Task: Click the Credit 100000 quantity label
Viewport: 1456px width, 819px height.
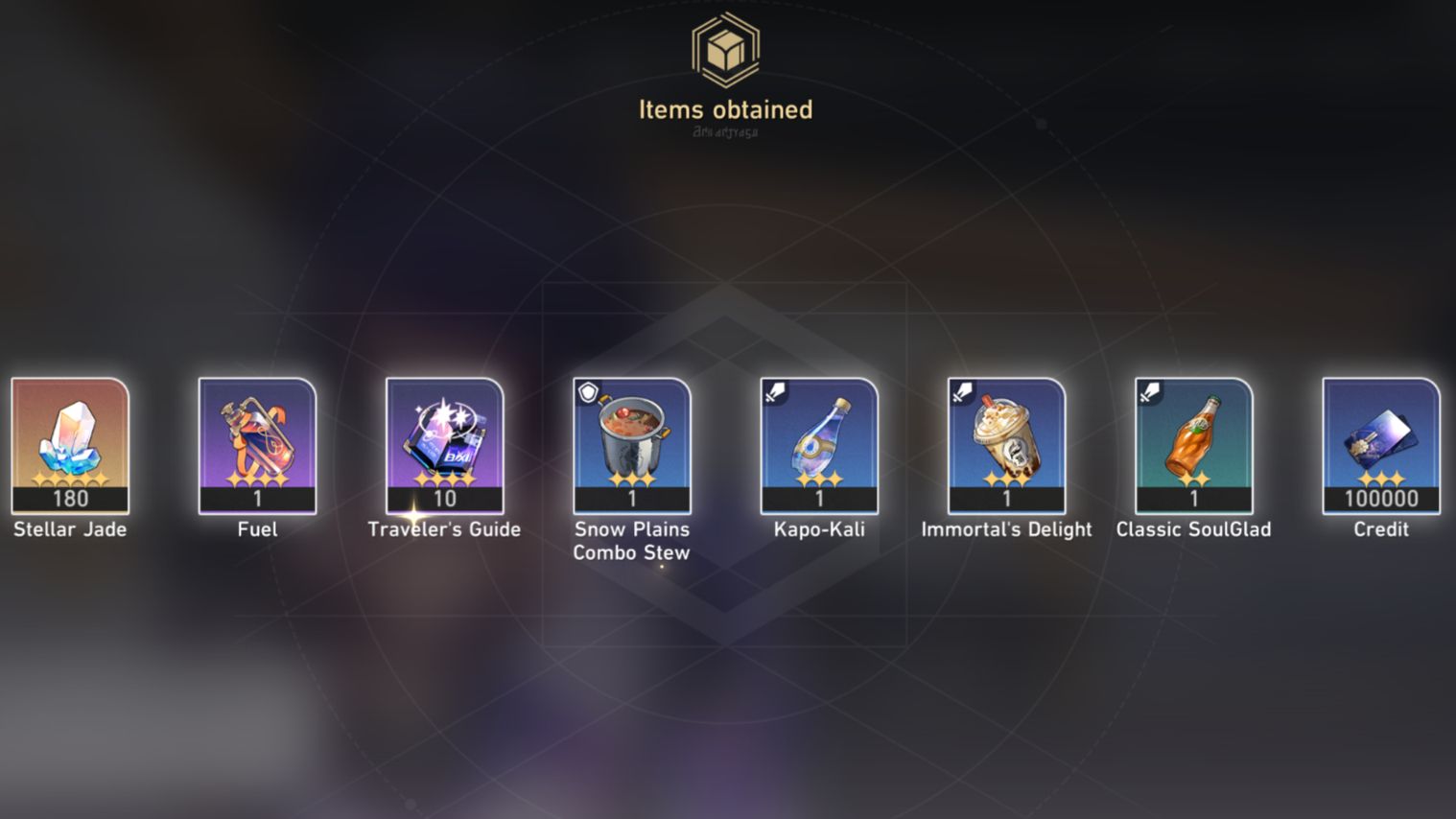Action: point(1381,498)
